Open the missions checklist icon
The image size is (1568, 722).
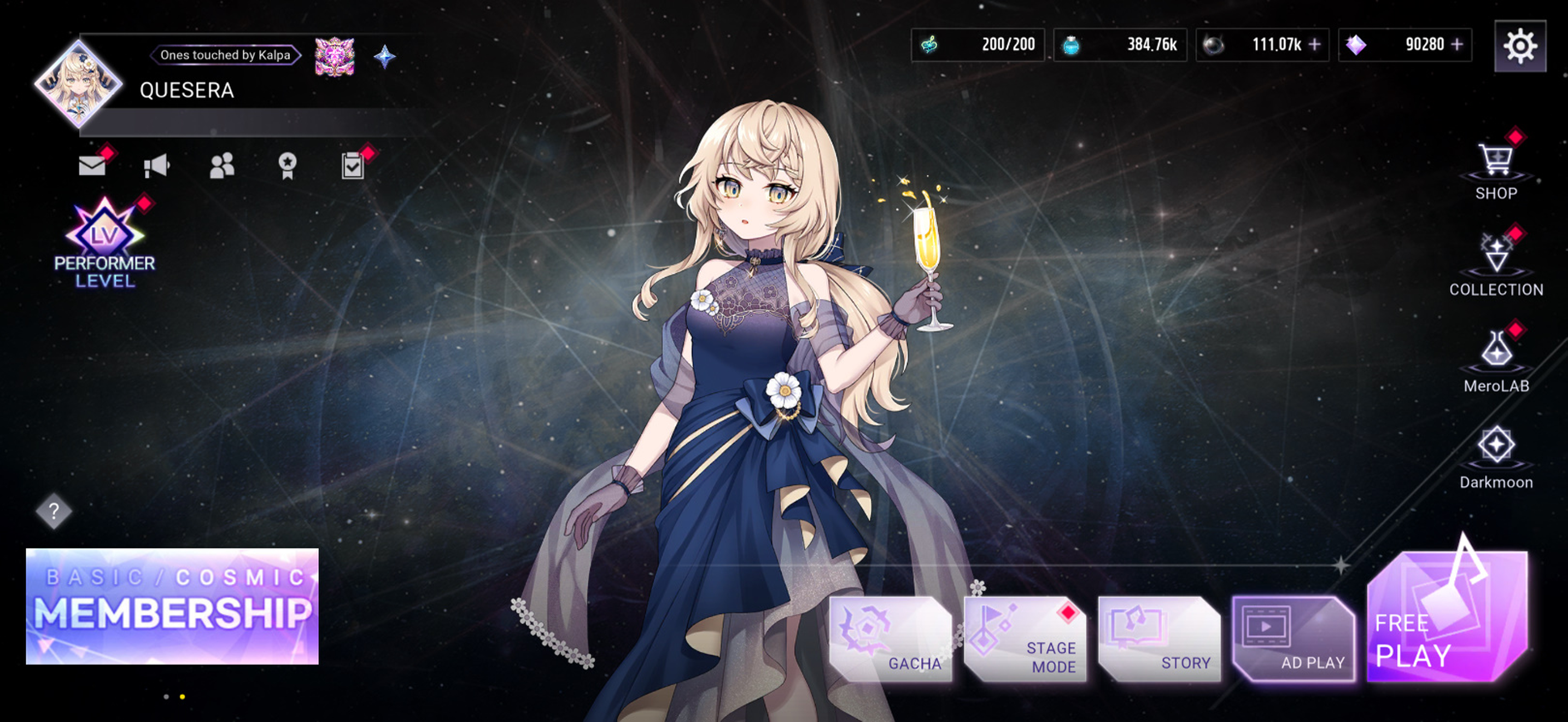pyautogui.click(x=353, y=166)
